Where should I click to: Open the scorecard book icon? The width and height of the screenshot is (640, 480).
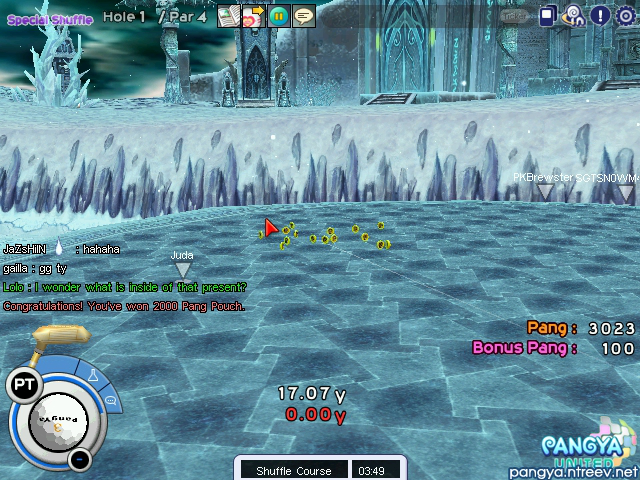point(228,16)
